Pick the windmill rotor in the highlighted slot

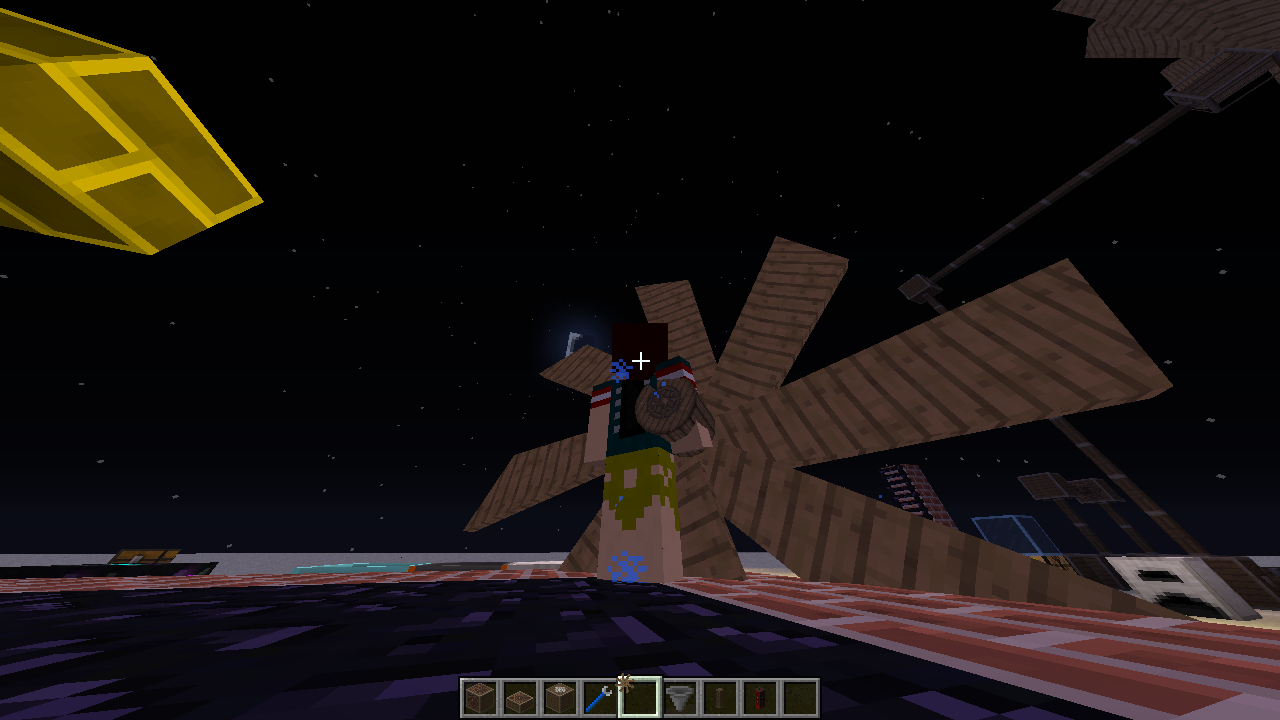640,698
